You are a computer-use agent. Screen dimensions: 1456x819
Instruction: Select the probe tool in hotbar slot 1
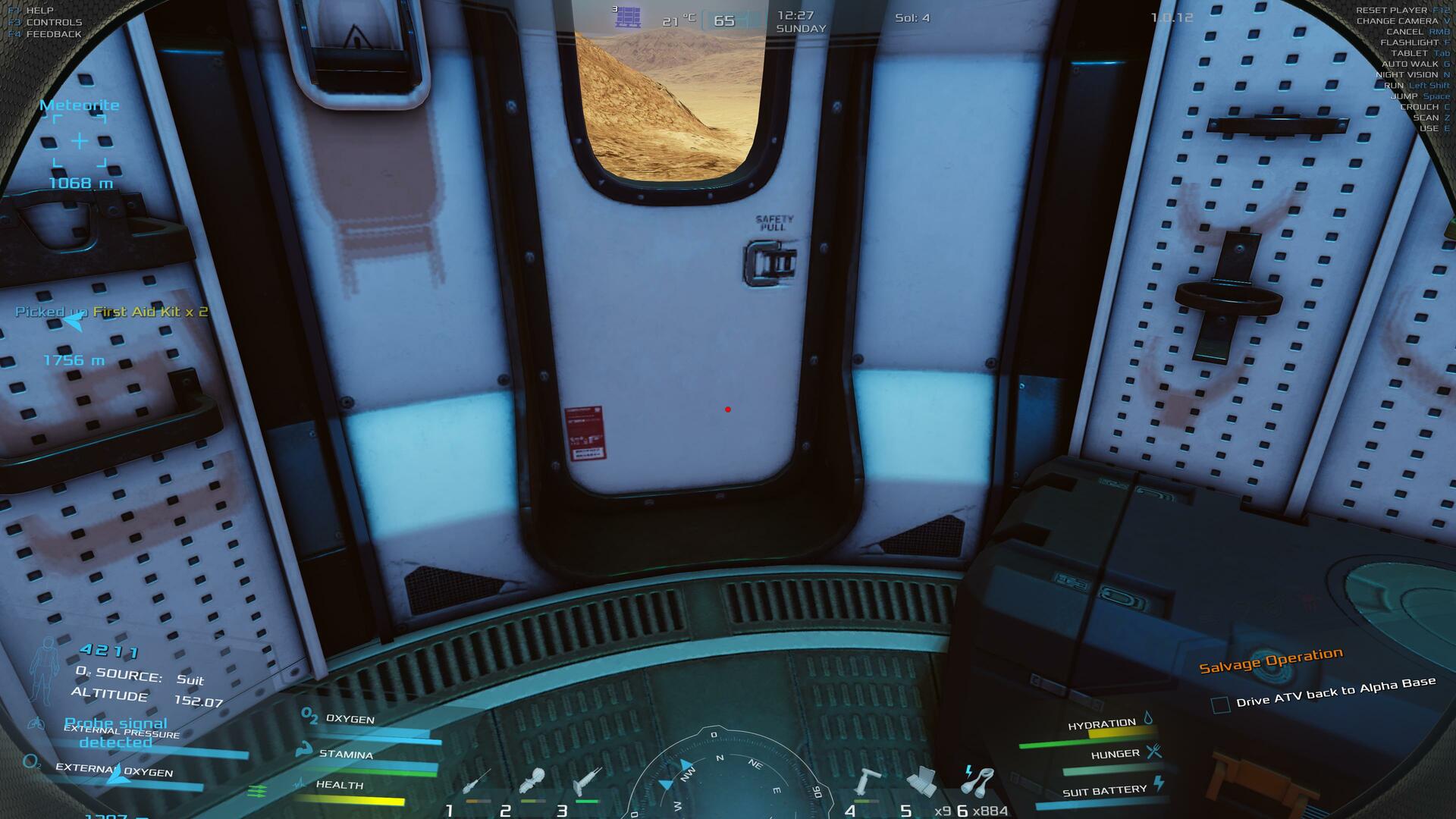[x=476, y=782]
